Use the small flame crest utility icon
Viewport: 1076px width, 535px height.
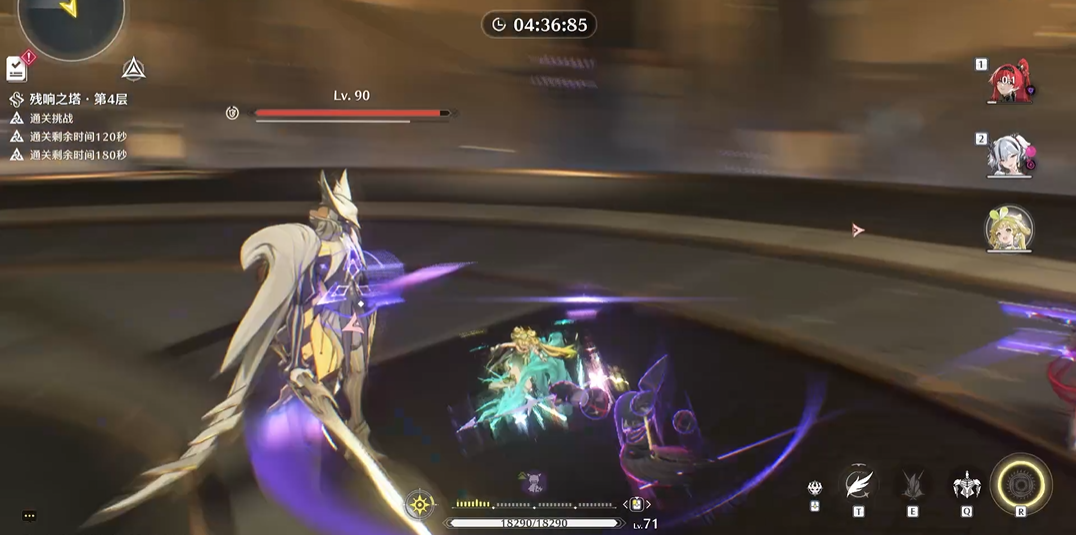click(x=815, y=488)
